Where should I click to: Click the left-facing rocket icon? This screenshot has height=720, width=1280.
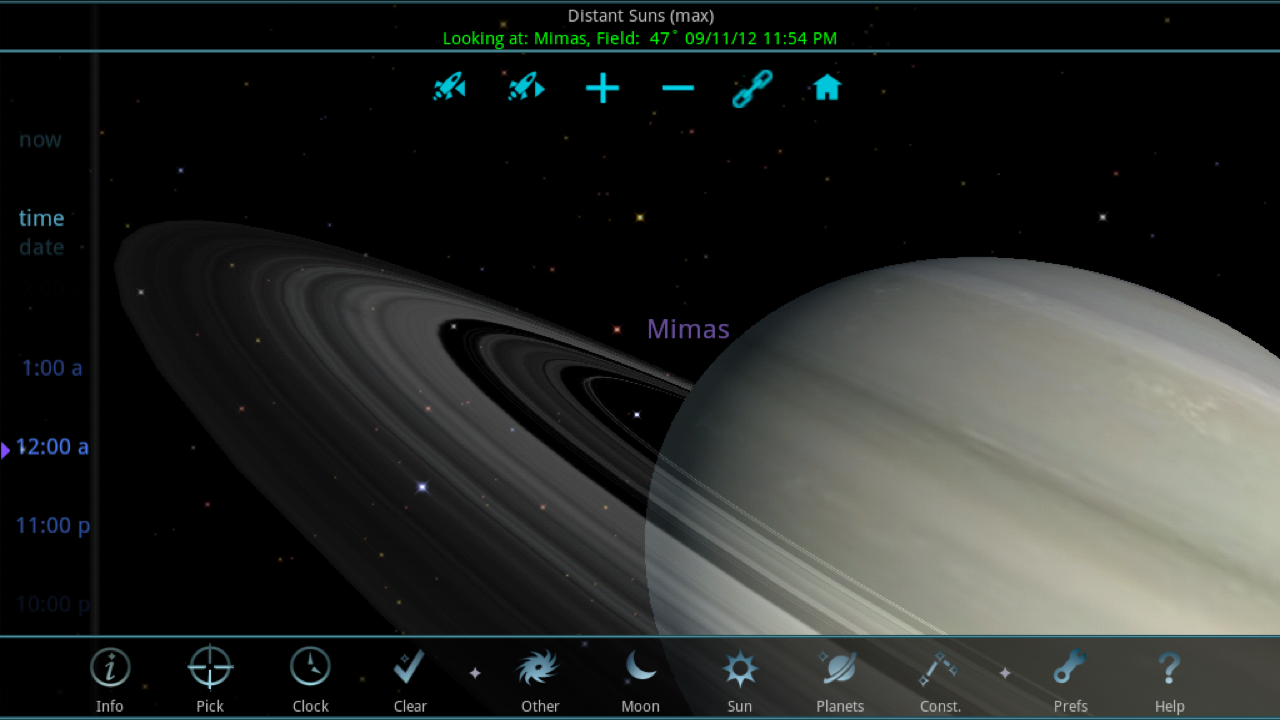tap(449, 88)
